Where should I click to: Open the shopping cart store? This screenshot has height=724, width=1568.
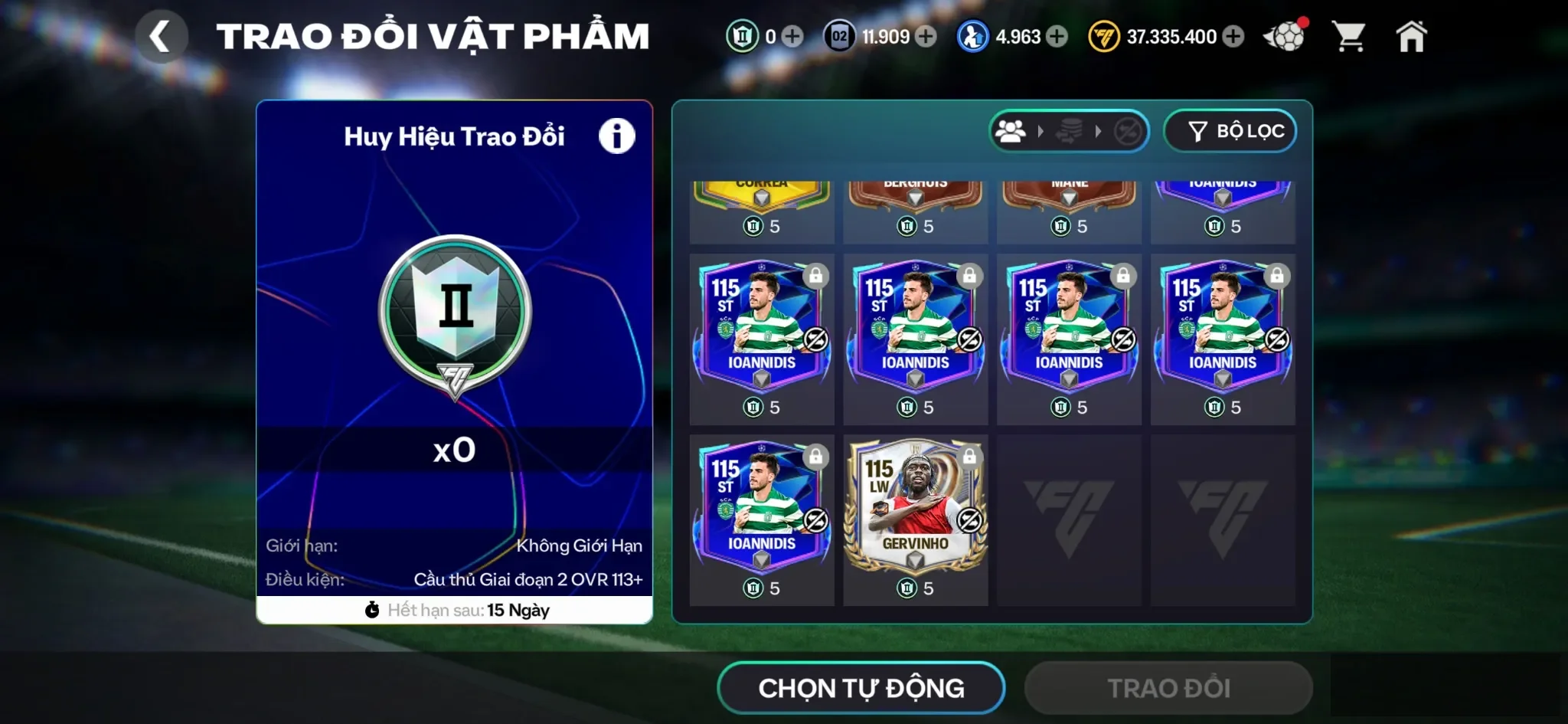click(1350, 34)
